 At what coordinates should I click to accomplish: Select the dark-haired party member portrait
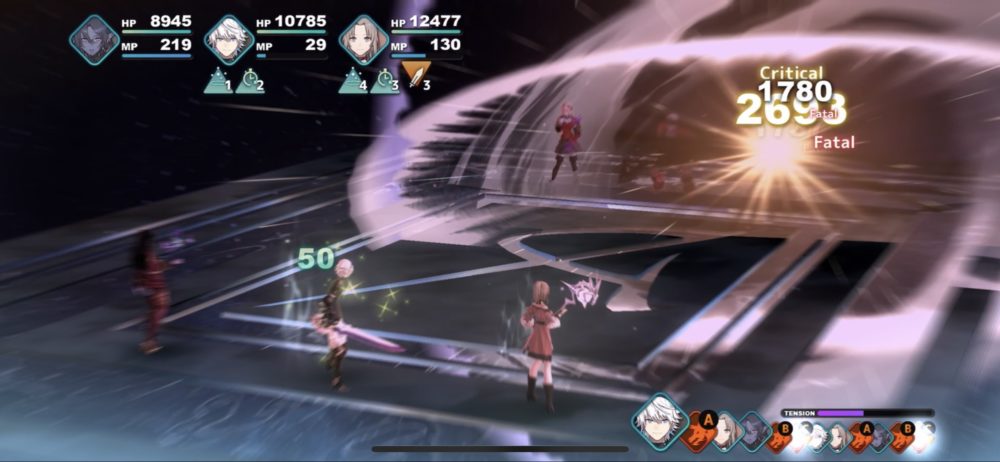pos(94,40)
